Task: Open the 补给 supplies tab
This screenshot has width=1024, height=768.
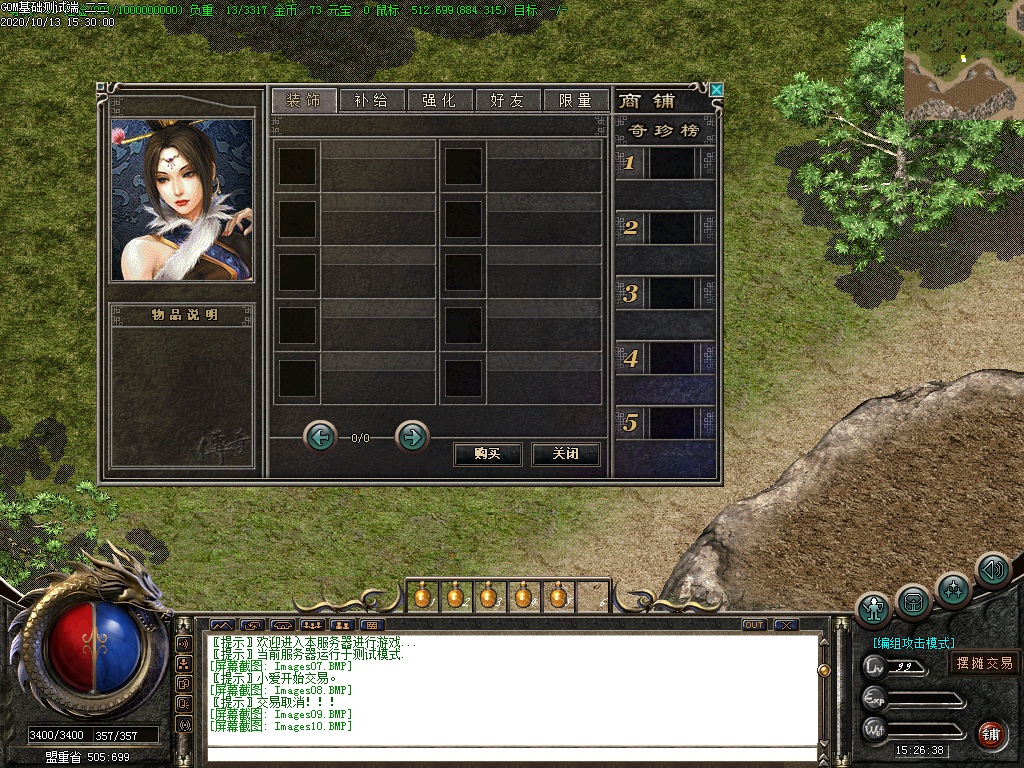Action: click(x=371, y=100)
